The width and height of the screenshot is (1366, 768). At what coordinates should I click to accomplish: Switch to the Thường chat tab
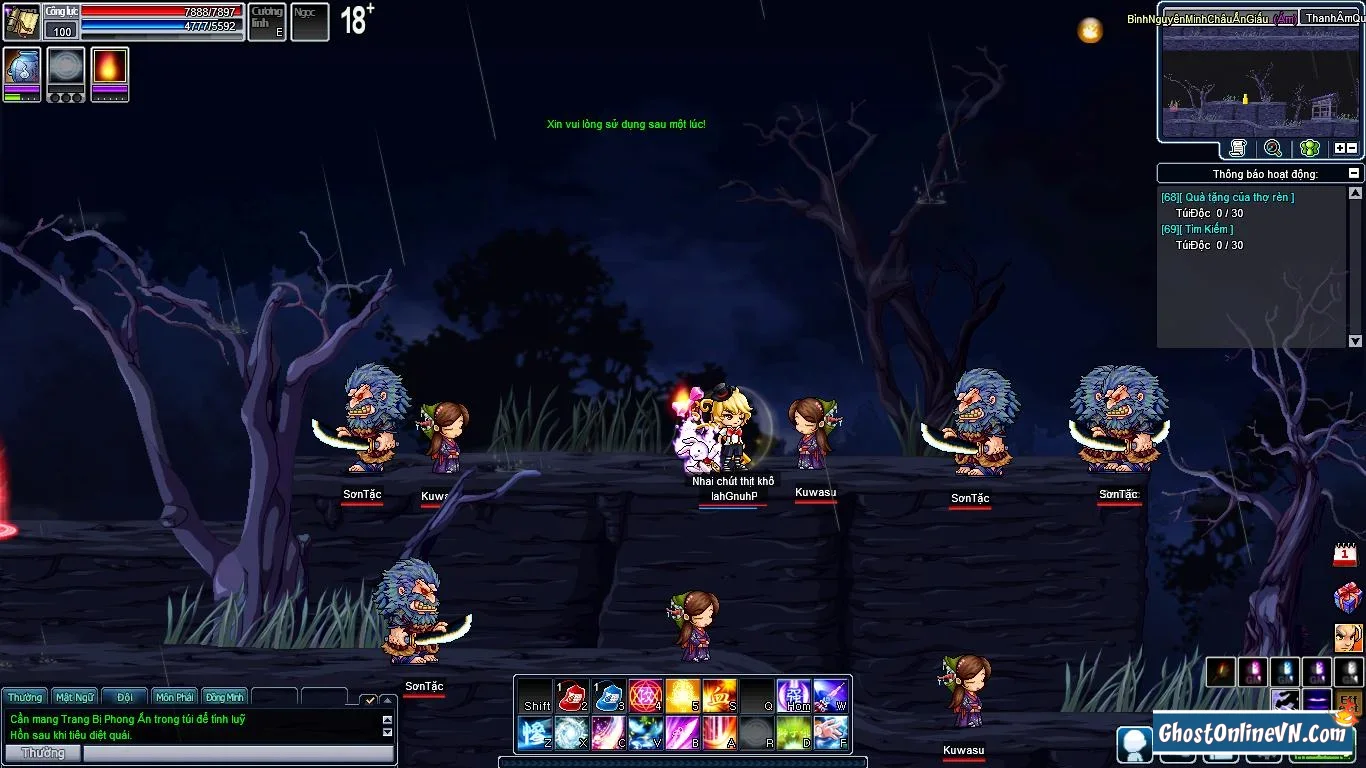coord(25,697)
